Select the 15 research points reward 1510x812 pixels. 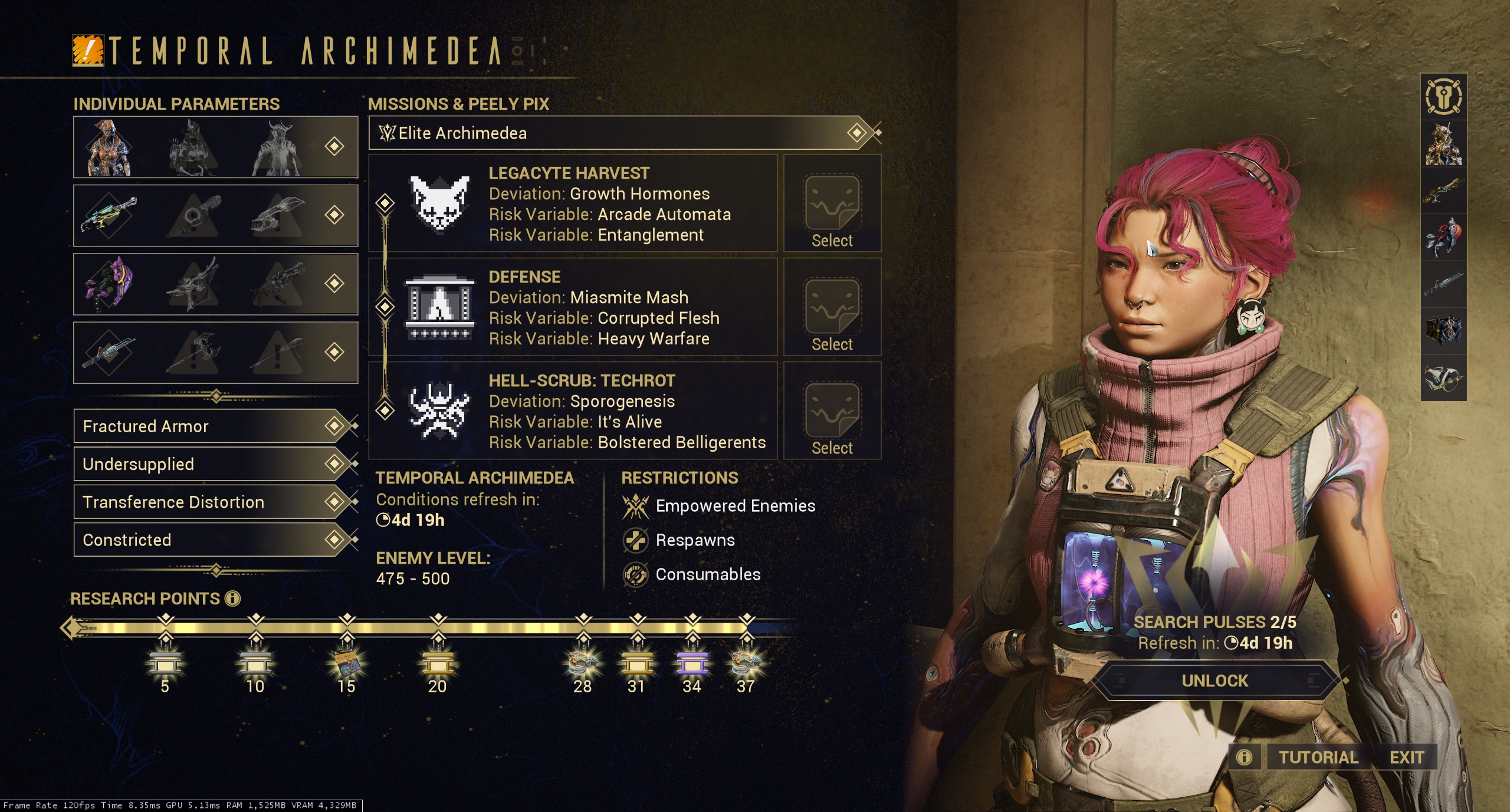pyautogui.click(x=346, y=664)
